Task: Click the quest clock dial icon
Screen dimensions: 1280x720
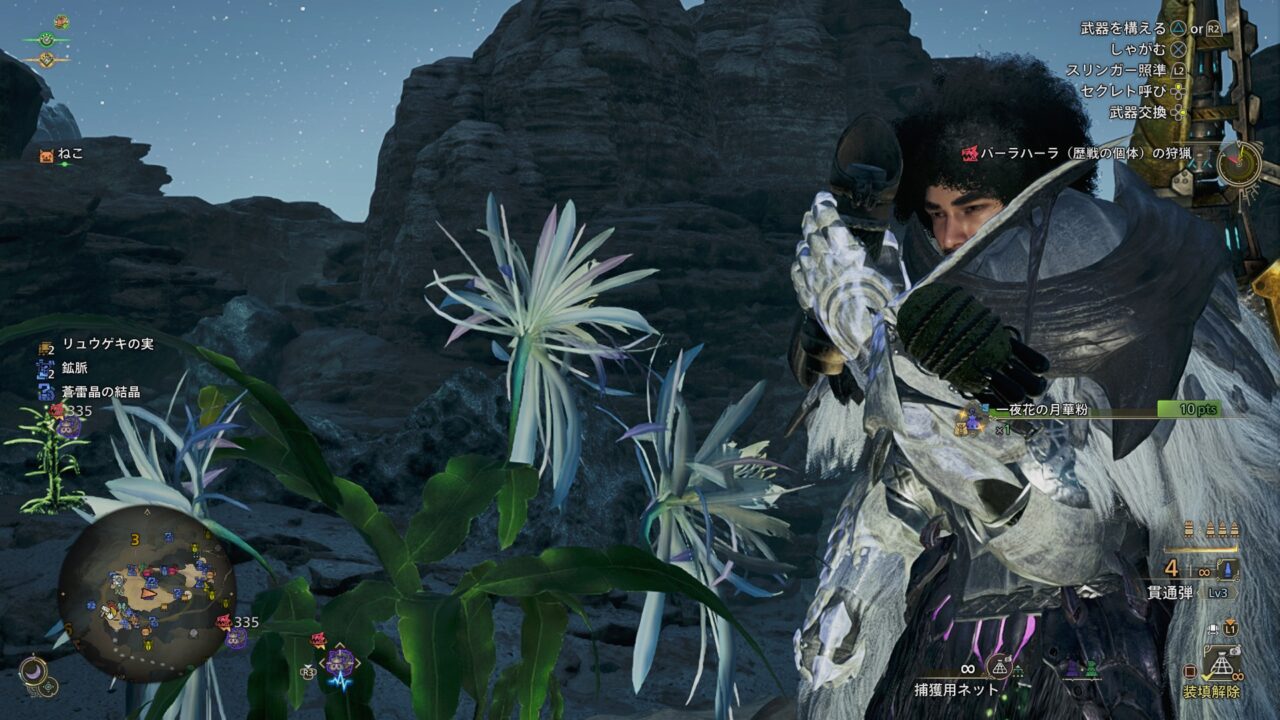Action: [1239, 163]
